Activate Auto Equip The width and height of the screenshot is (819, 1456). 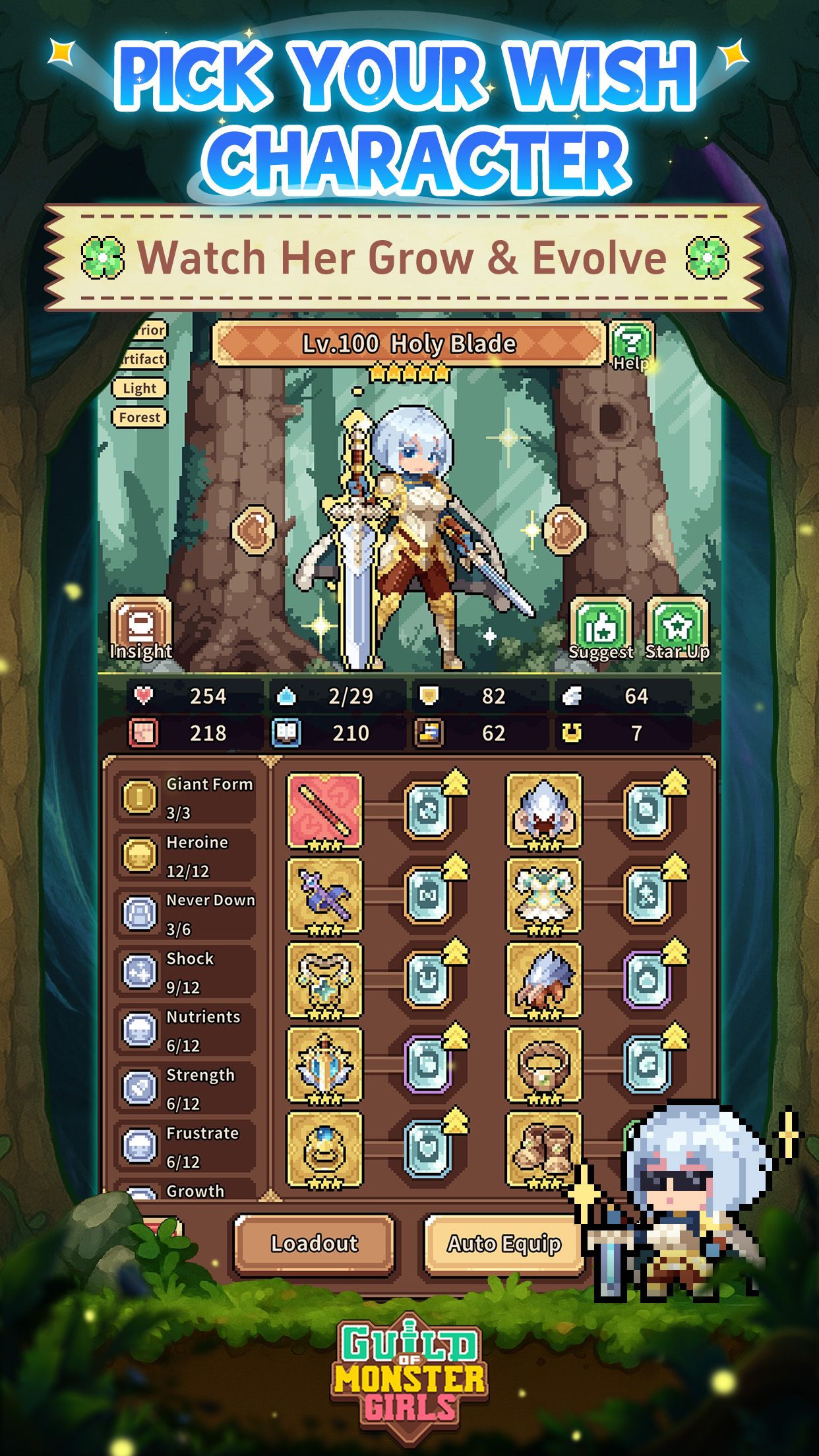tap(504, 1244)
